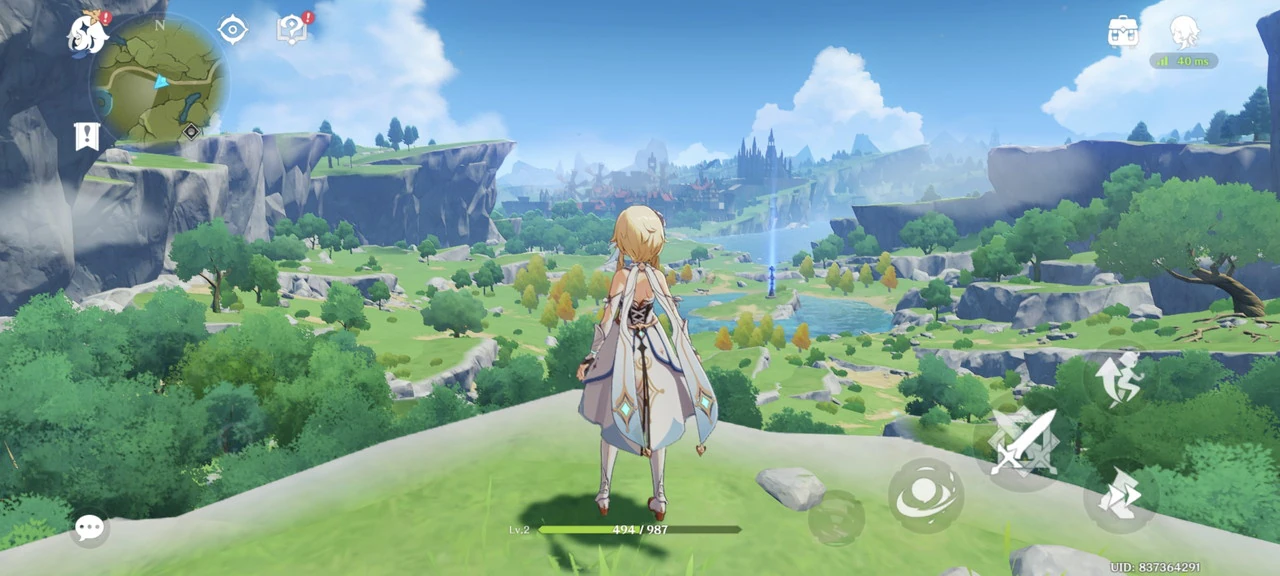Cast the swirl elemental skill

(926, 496)
